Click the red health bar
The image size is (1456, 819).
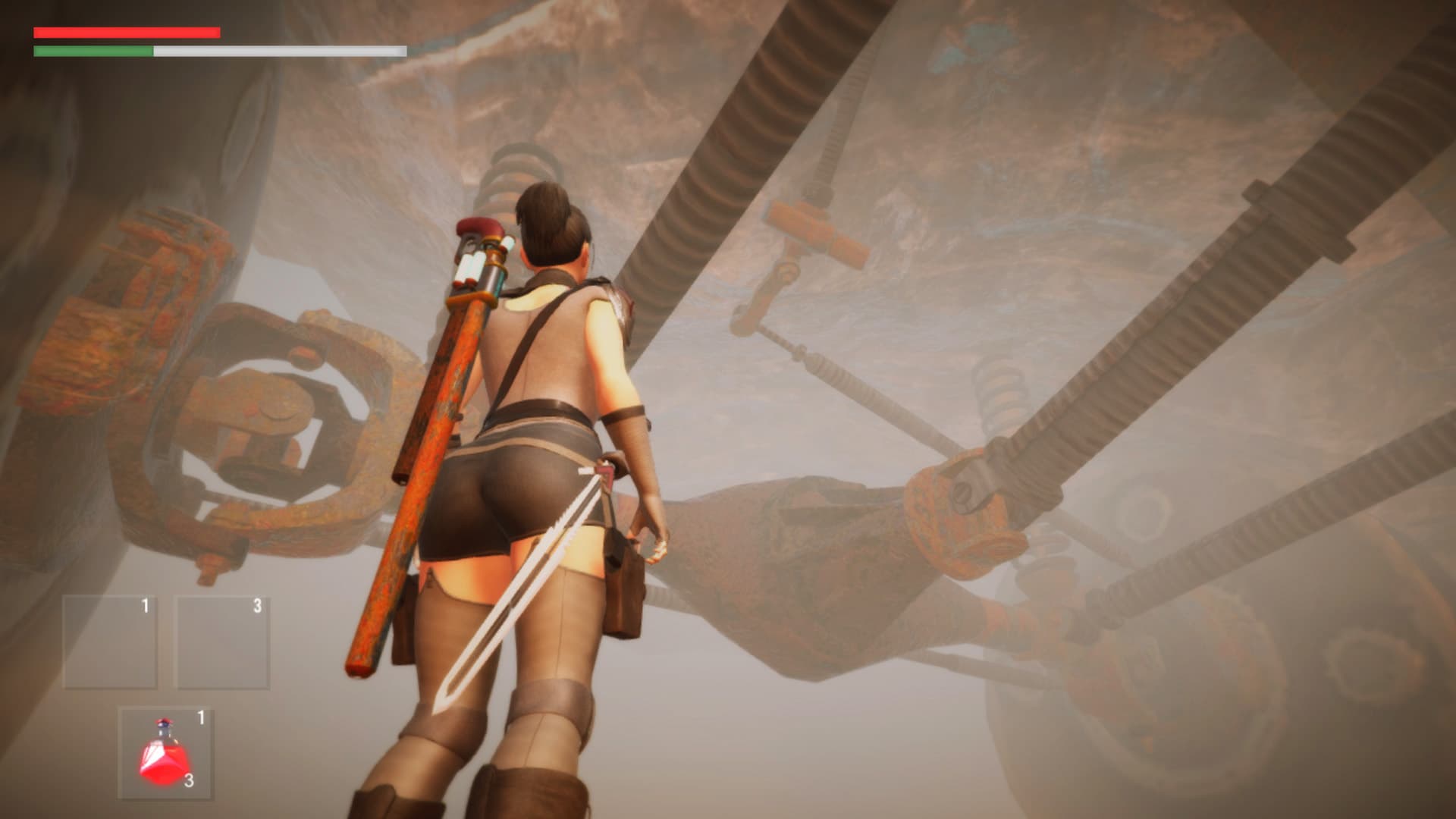pyautogui.click(x=125, y=32)
